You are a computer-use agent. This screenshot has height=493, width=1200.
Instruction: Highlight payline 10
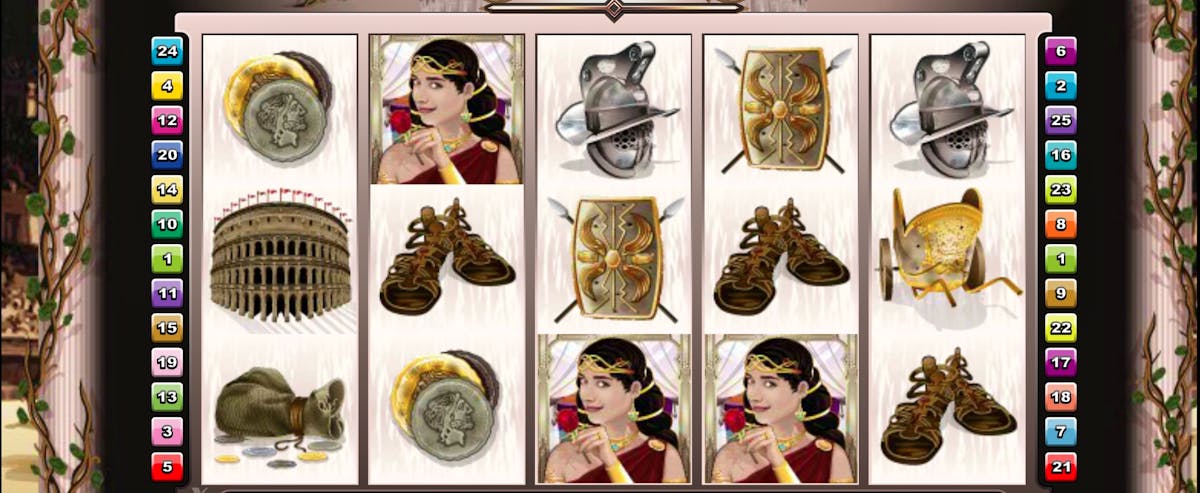[166, 223]
